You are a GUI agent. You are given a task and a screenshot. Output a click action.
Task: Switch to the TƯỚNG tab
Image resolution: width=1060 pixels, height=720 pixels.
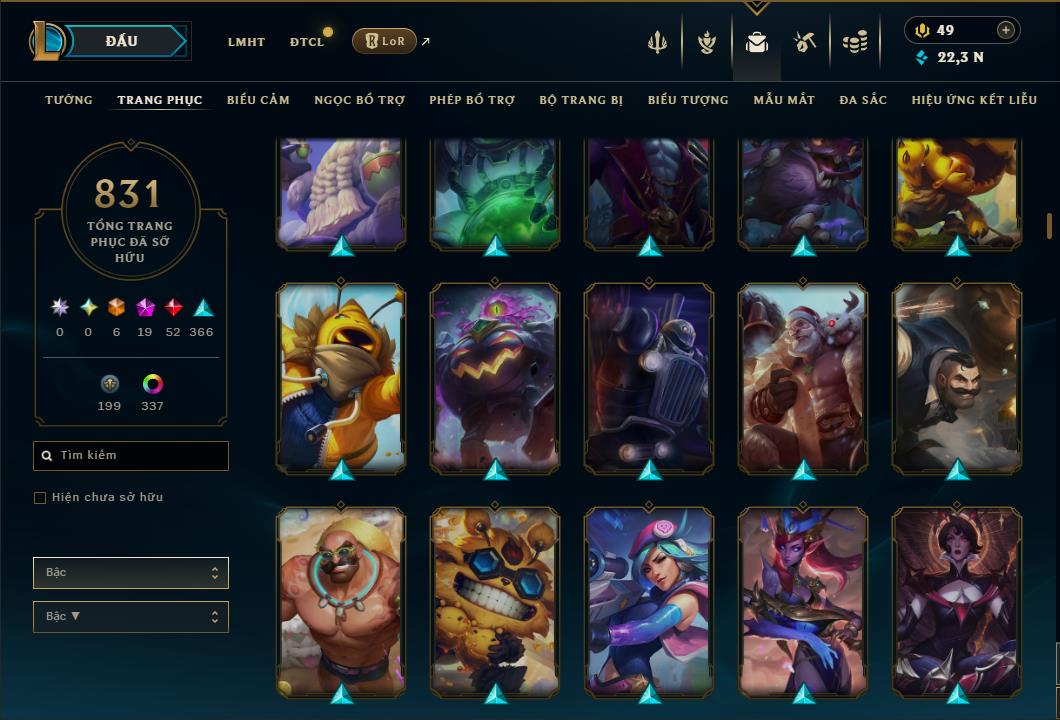click(69, 100)
